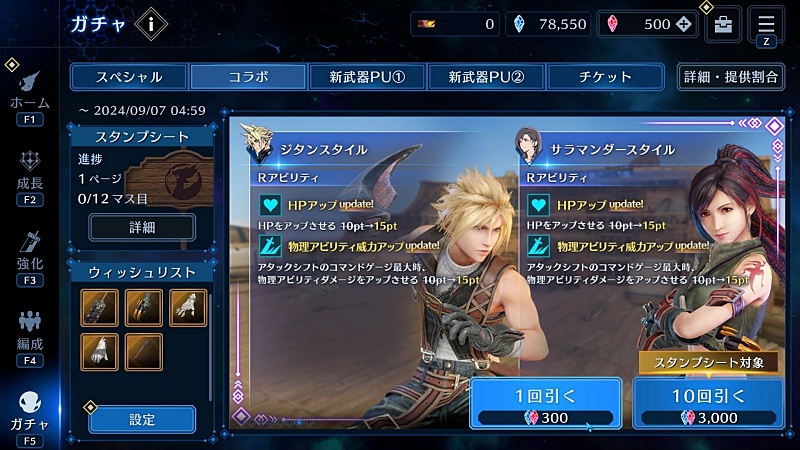Show stamp sheet 詳細 details
Viewport: 800px width, 450px height.
tap(141, 227)
